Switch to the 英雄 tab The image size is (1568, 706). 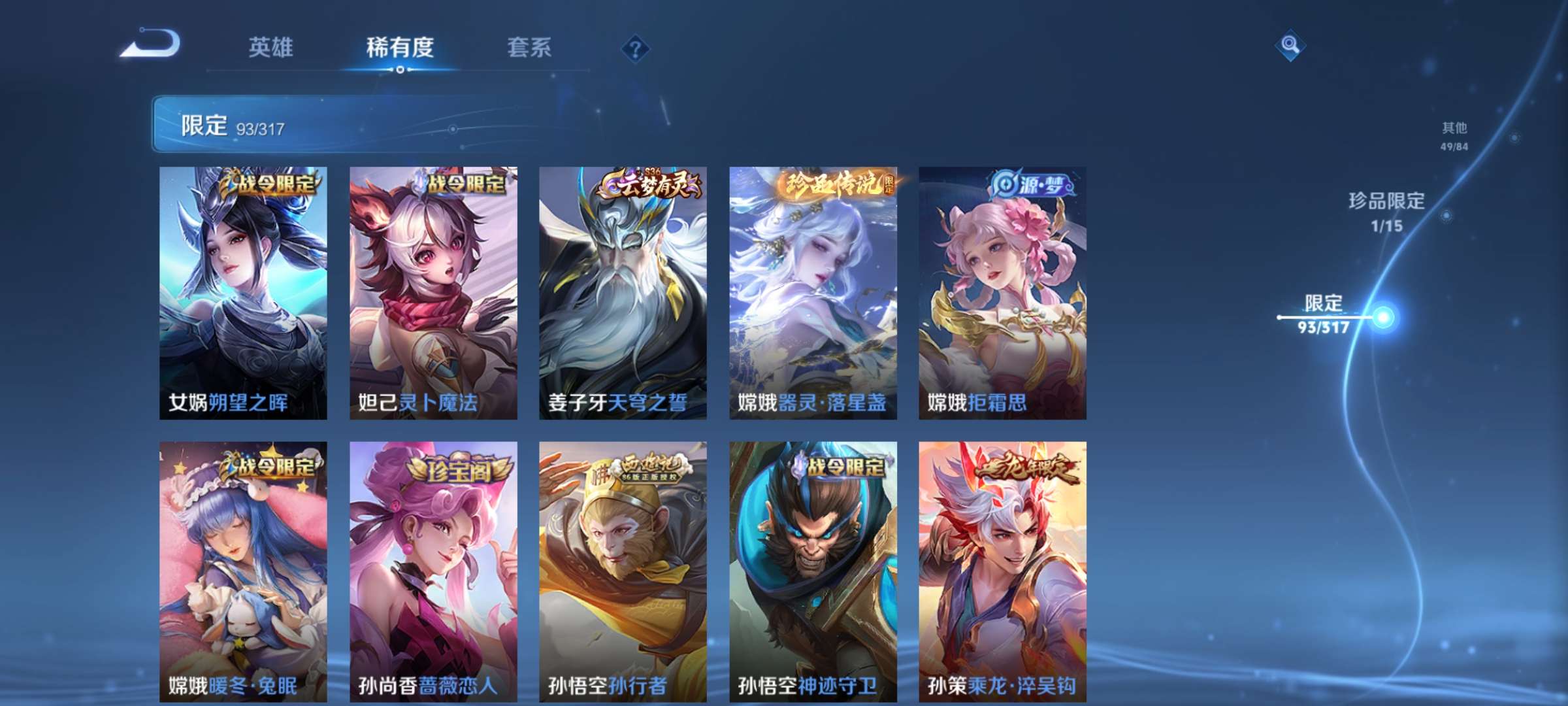[x=273, y=47]
